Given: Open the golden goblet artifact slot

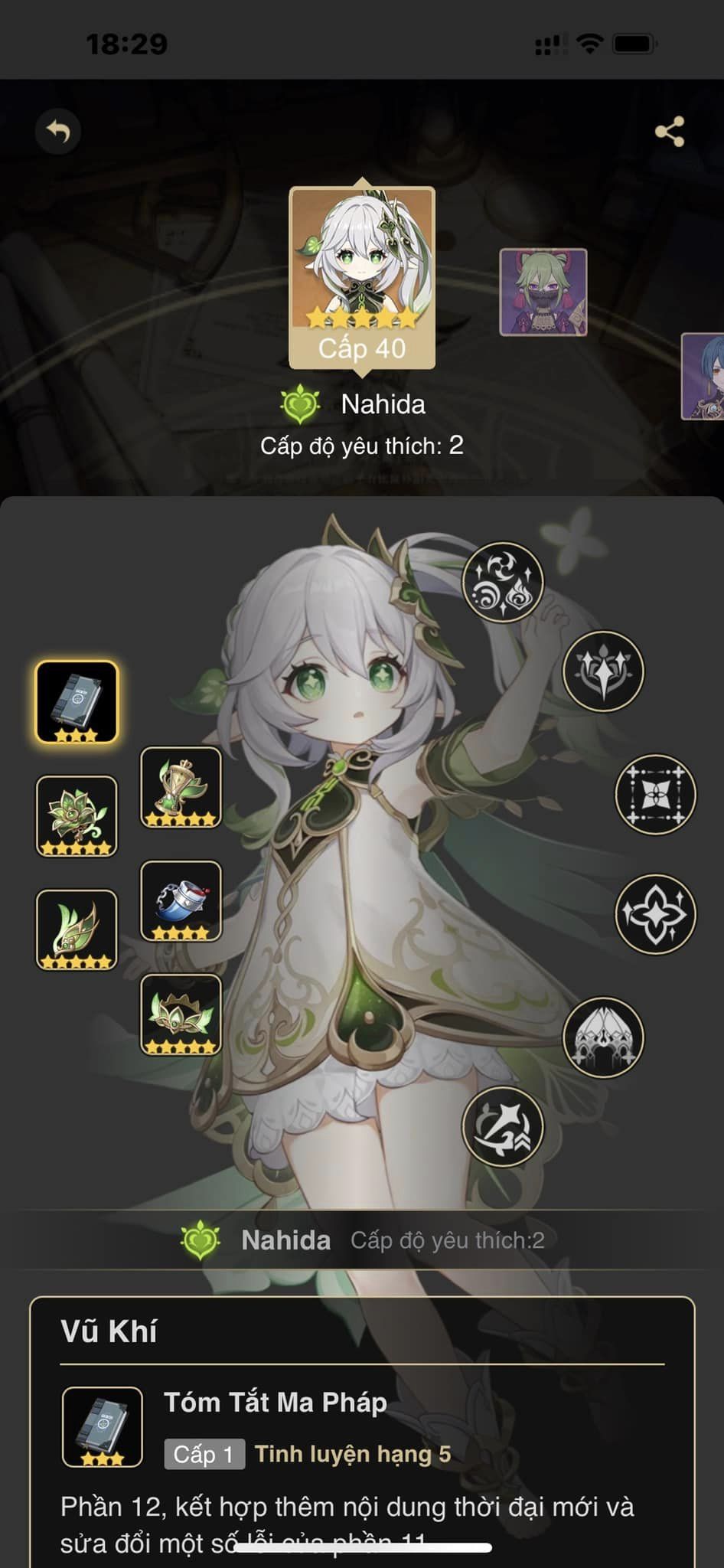Looking at the screenshot, I should (x=181, y=787).
